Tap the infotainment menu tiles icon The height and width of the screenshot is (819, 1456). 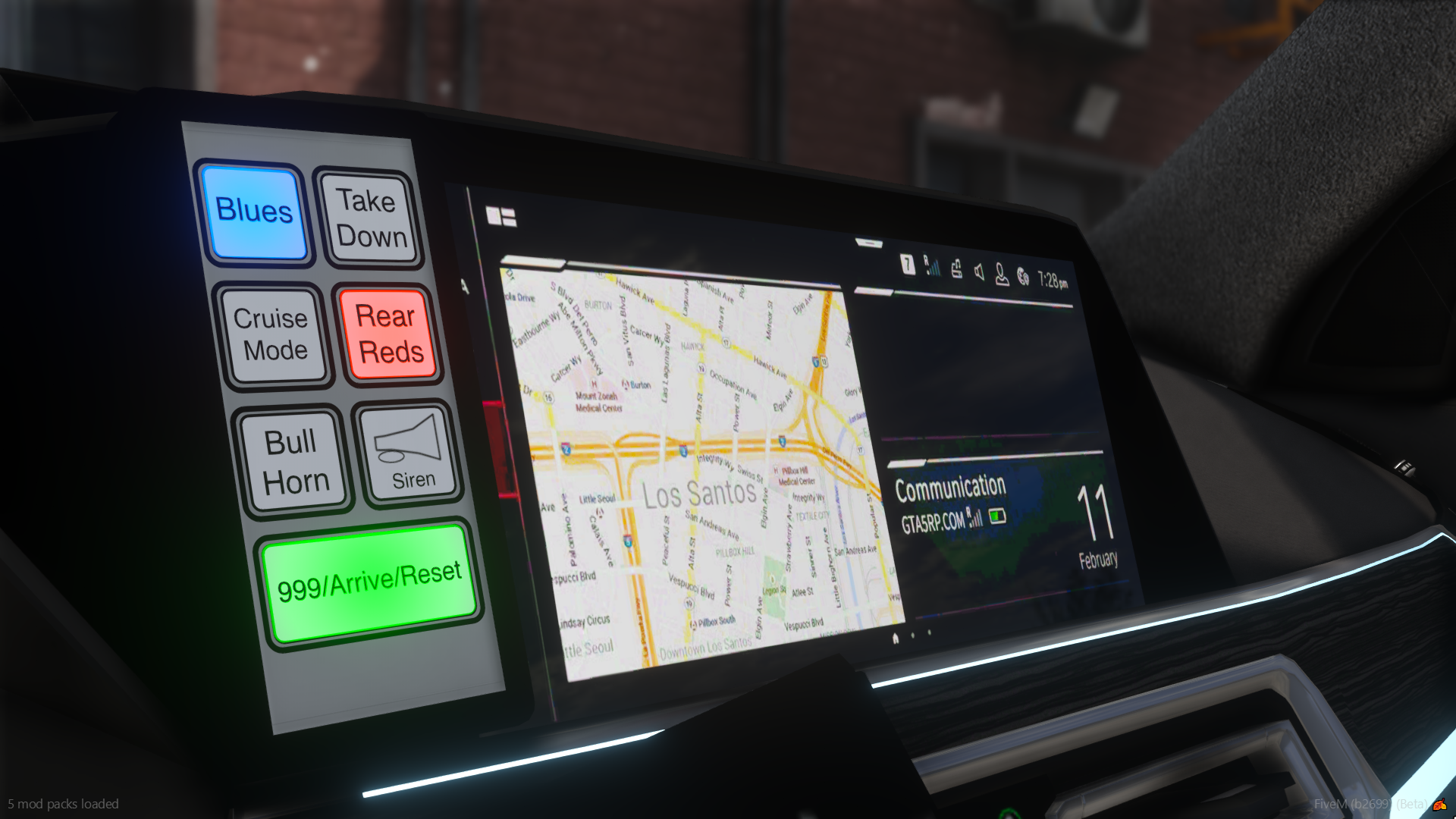pyautogui.click(x=501, y=217)
